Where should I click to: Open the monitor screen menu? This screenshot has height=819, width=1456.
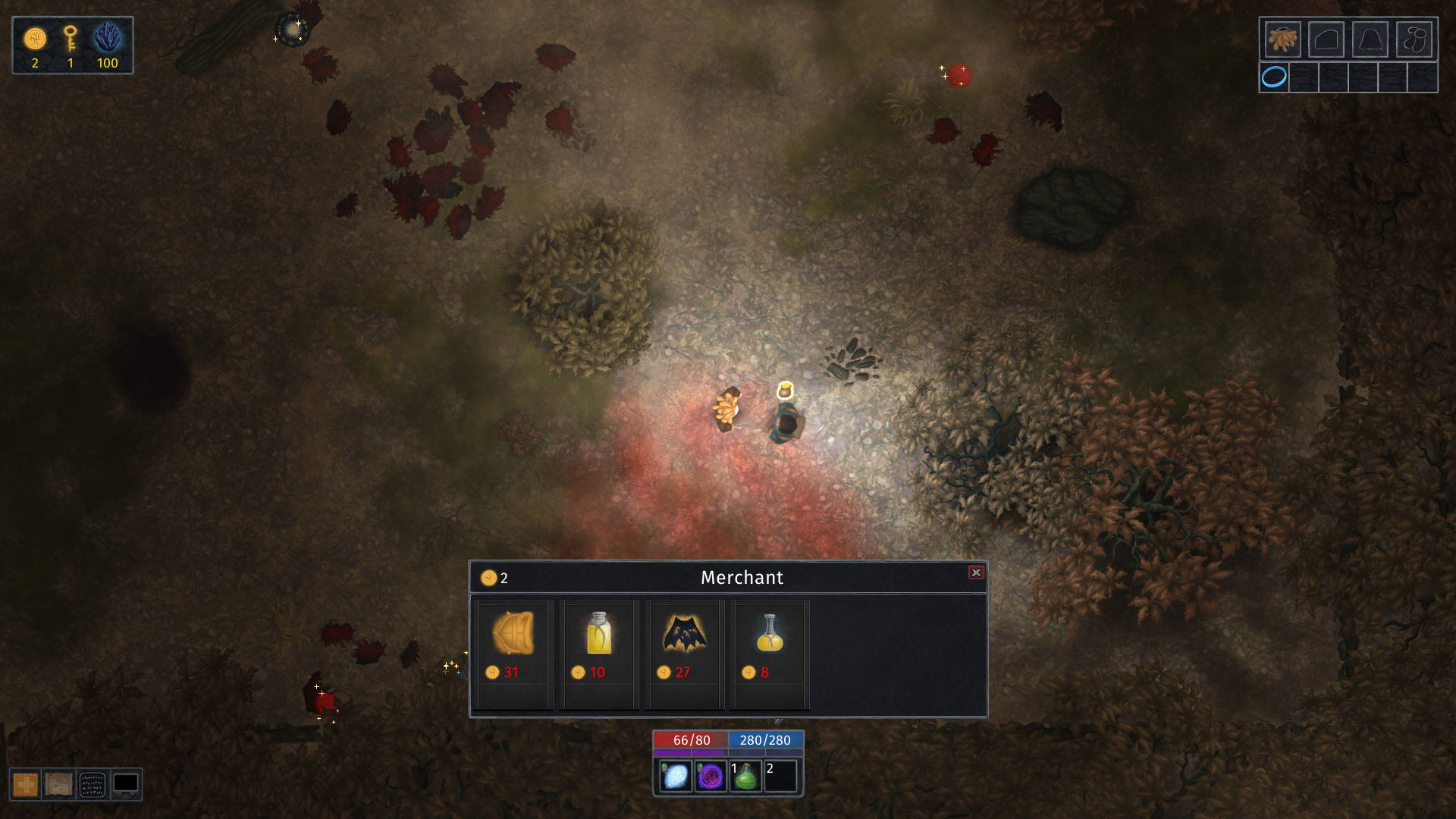click(127, 784)
